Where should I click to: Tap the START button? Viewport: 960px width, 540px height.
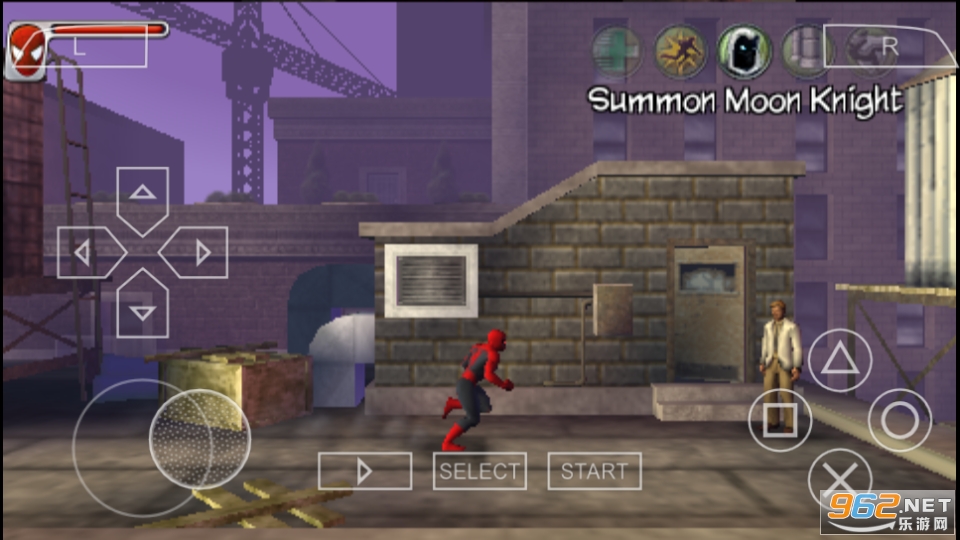594,471
